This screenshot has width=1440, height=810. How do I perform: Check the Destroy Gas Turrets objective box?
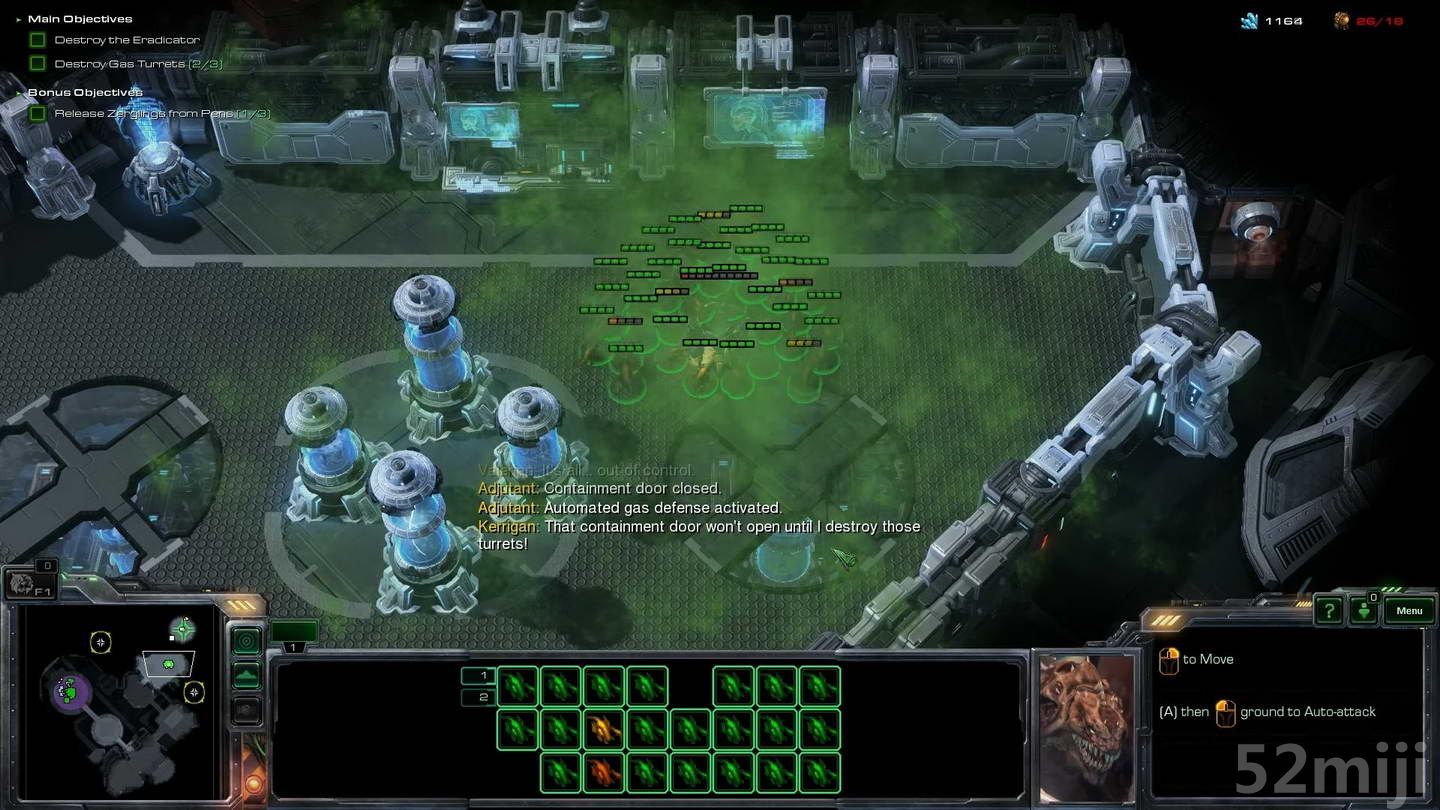coord(38,63)
